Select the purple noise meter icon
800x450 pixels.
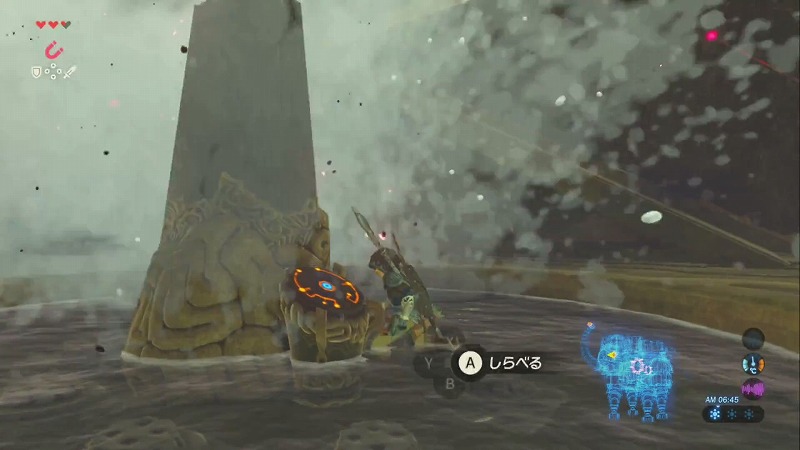pyautogui.click(x=752, y=389)
